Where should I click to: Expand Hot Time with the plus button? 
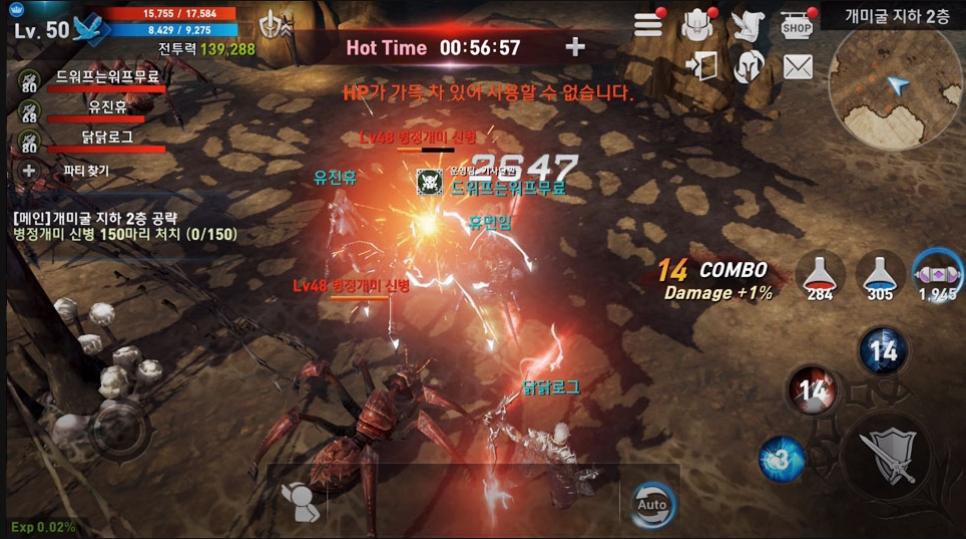click(575, 47)
